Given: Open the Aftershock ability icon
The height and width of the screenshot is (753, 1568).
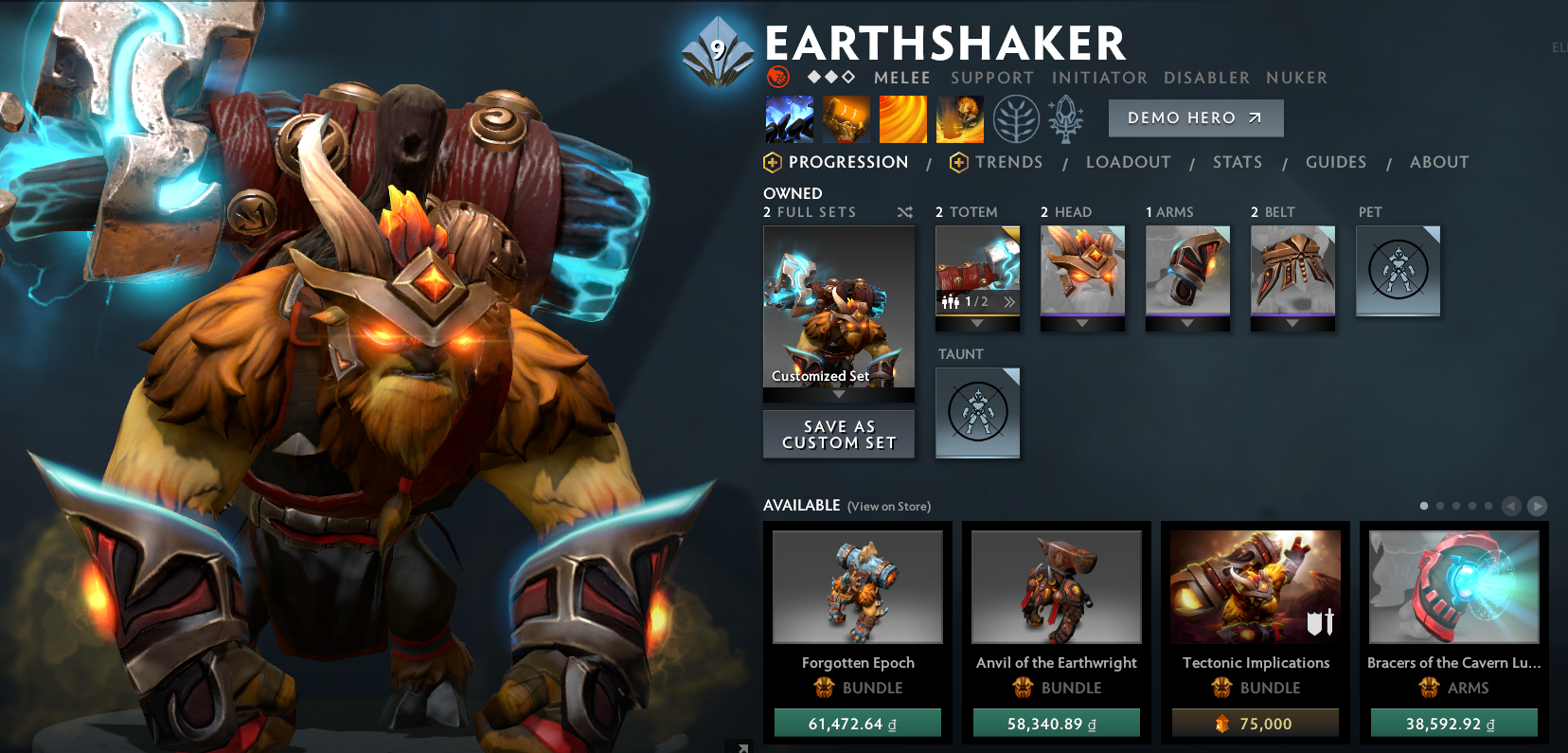Looking at the screenshot, I should tap(902, 119).
